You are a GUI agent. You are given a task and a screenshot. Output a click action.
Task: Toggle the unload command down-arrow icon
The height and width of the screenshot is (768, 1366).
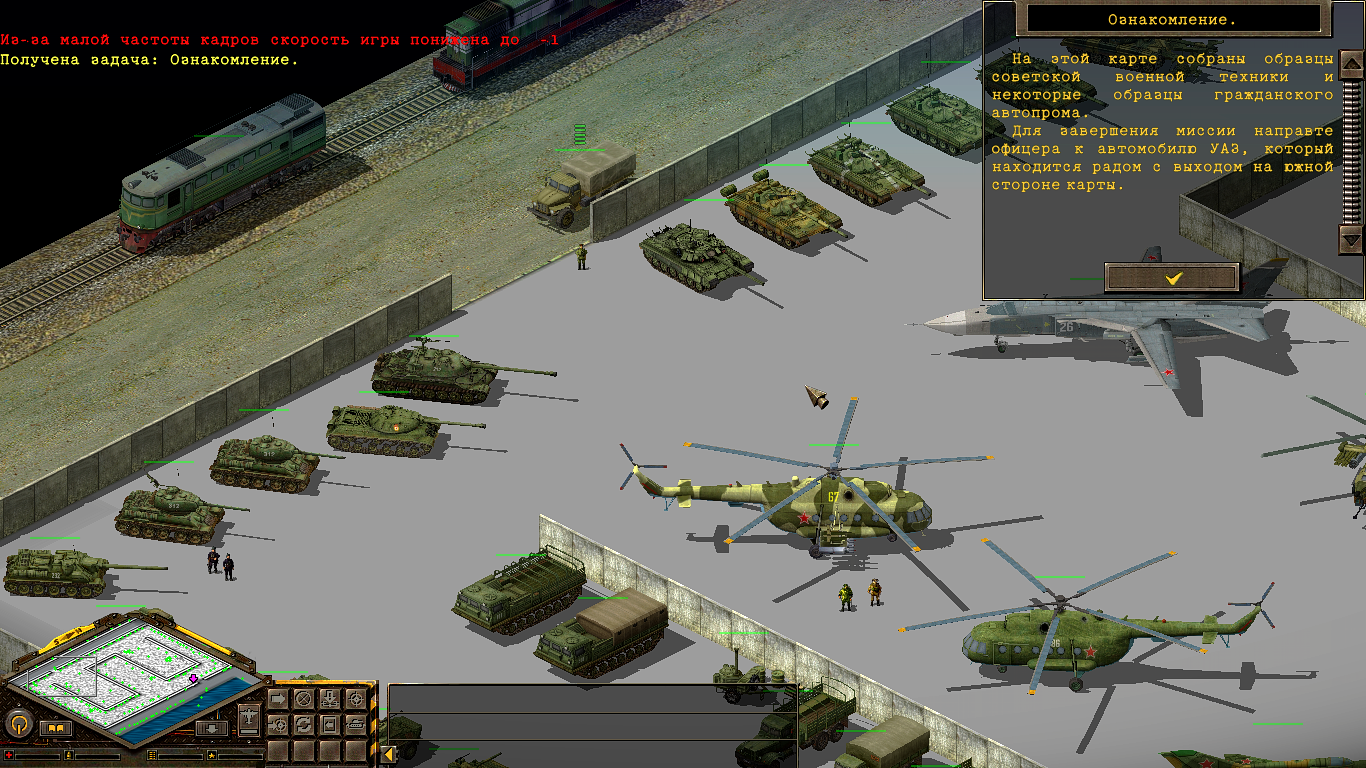click(x=330, y=698)
